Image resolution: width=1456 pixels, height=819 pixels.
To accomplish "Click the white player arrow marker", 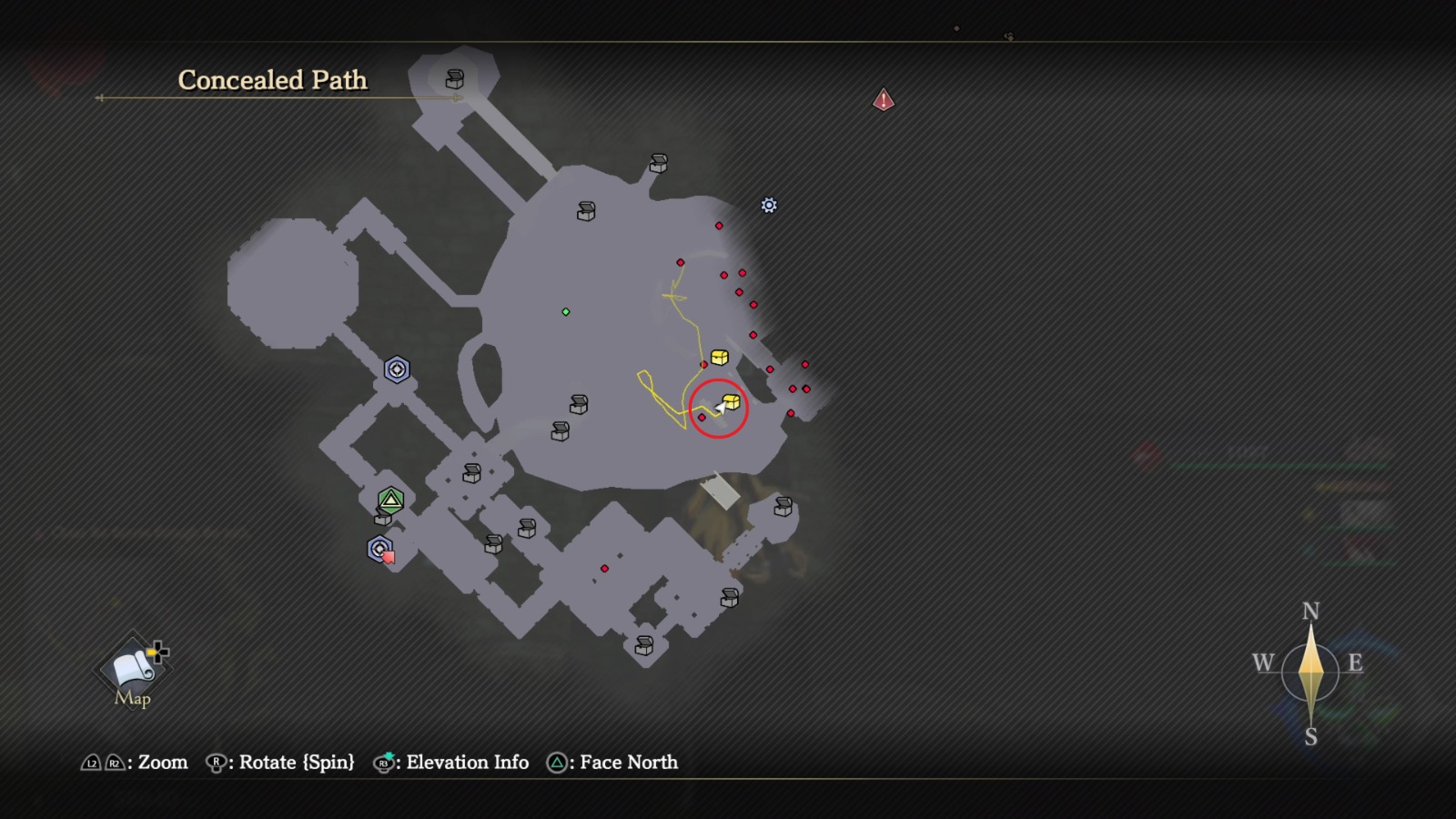I will pyautogui.click(x=720, y=409).
